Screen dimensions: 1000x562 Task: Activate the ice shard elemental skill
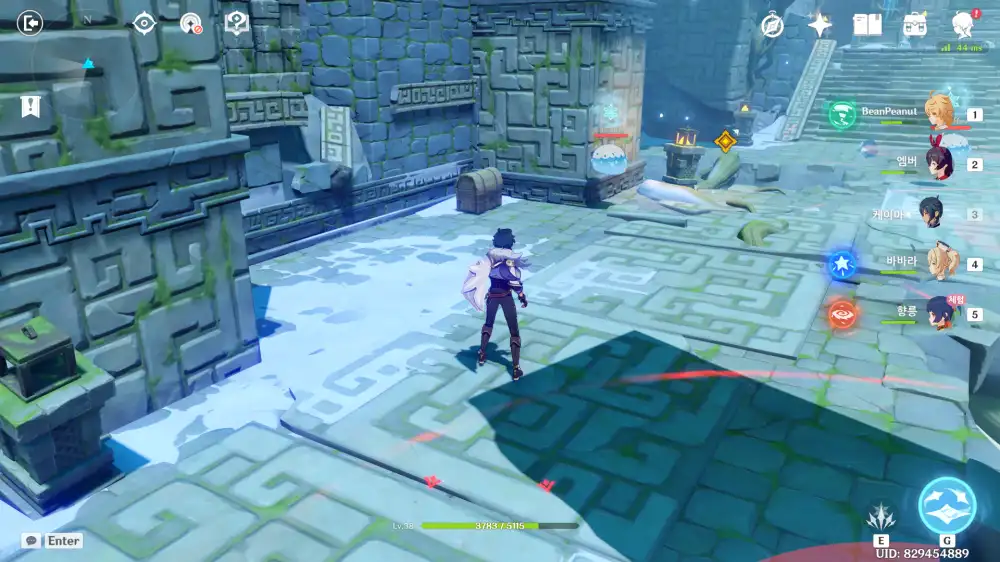tap(879, 517)
